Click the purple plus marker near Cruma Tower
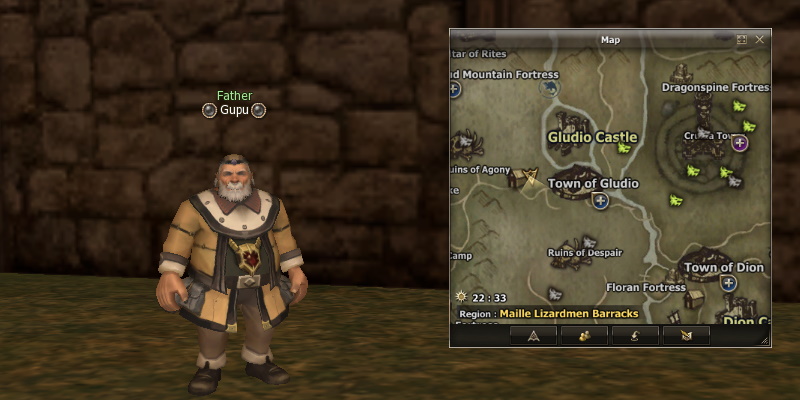The image size is (800, 400). pyautogui.click(x=740, y=143)
